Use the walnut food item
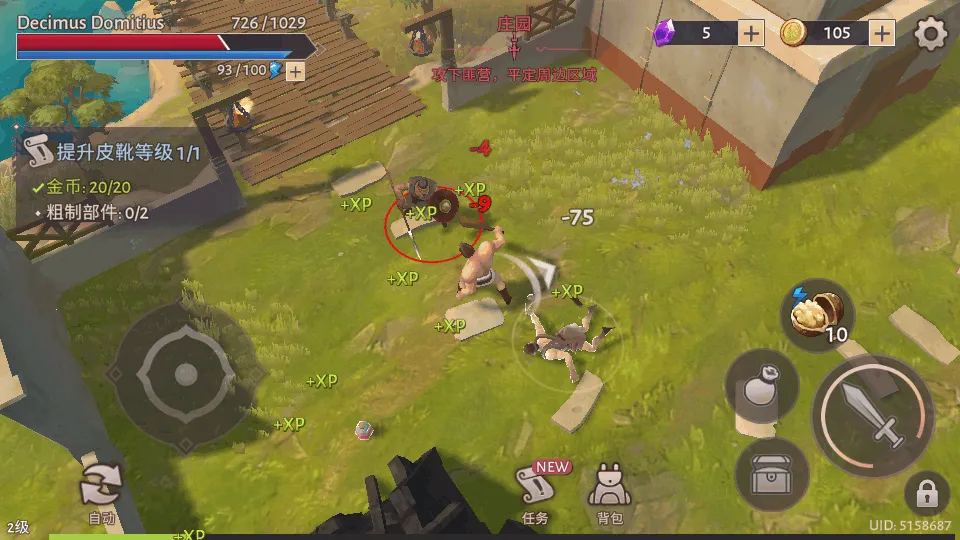The image size is (960, 540). (x=817, y=315)
